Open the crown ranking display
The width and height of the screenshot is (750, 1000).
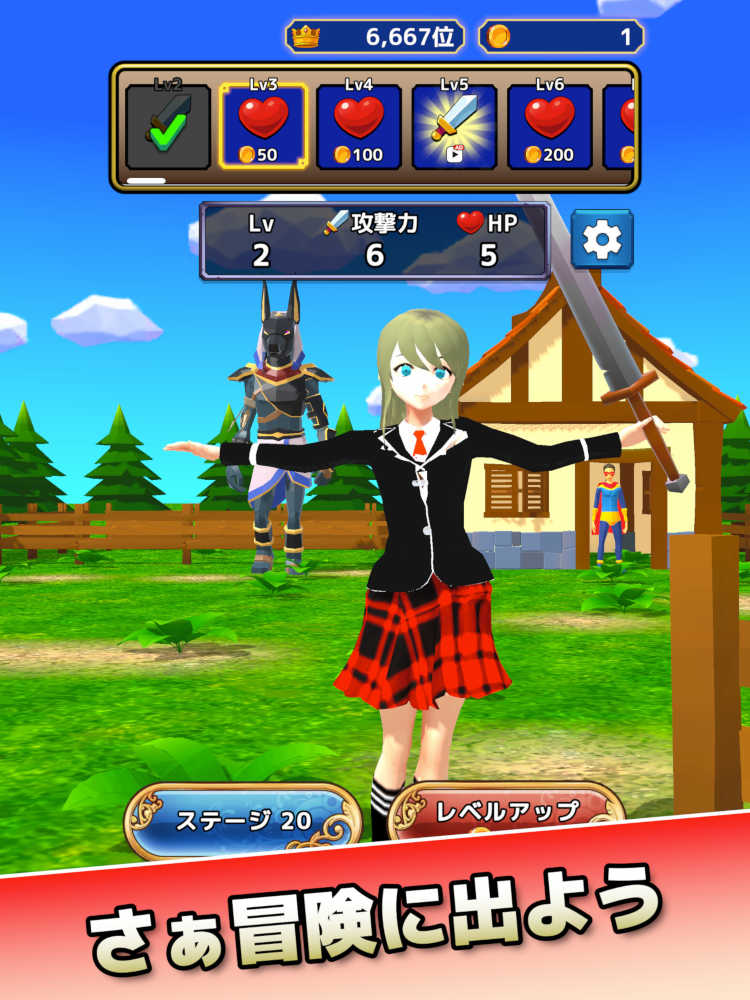375,37
